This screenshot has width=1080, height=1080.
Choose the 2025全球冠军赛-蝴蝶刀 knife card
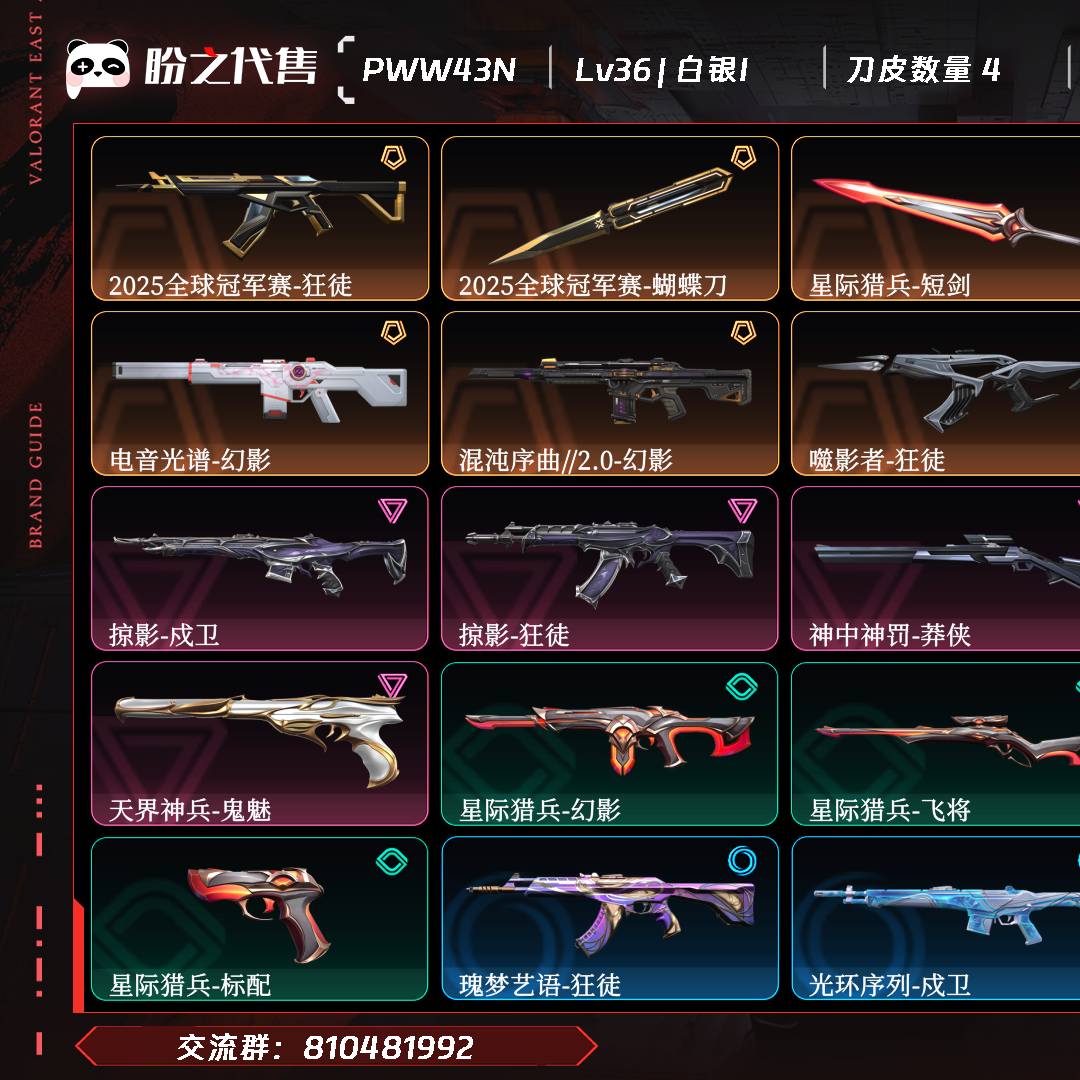tap(610, 218)
